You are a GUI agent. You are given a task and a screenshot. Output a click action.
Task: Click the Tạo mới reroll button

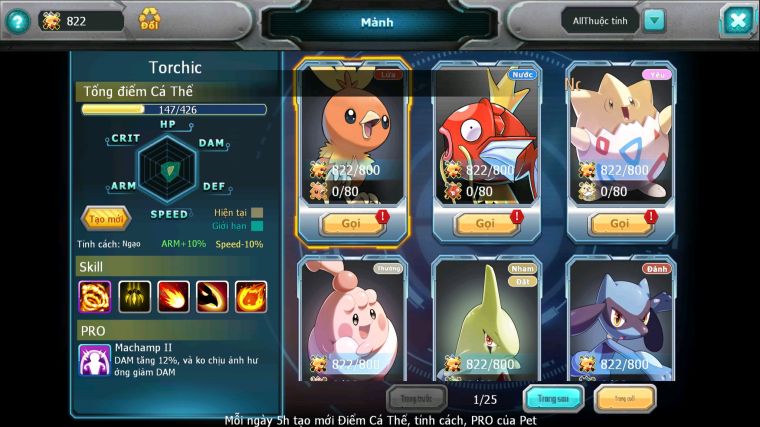click(x=105, y=218)
